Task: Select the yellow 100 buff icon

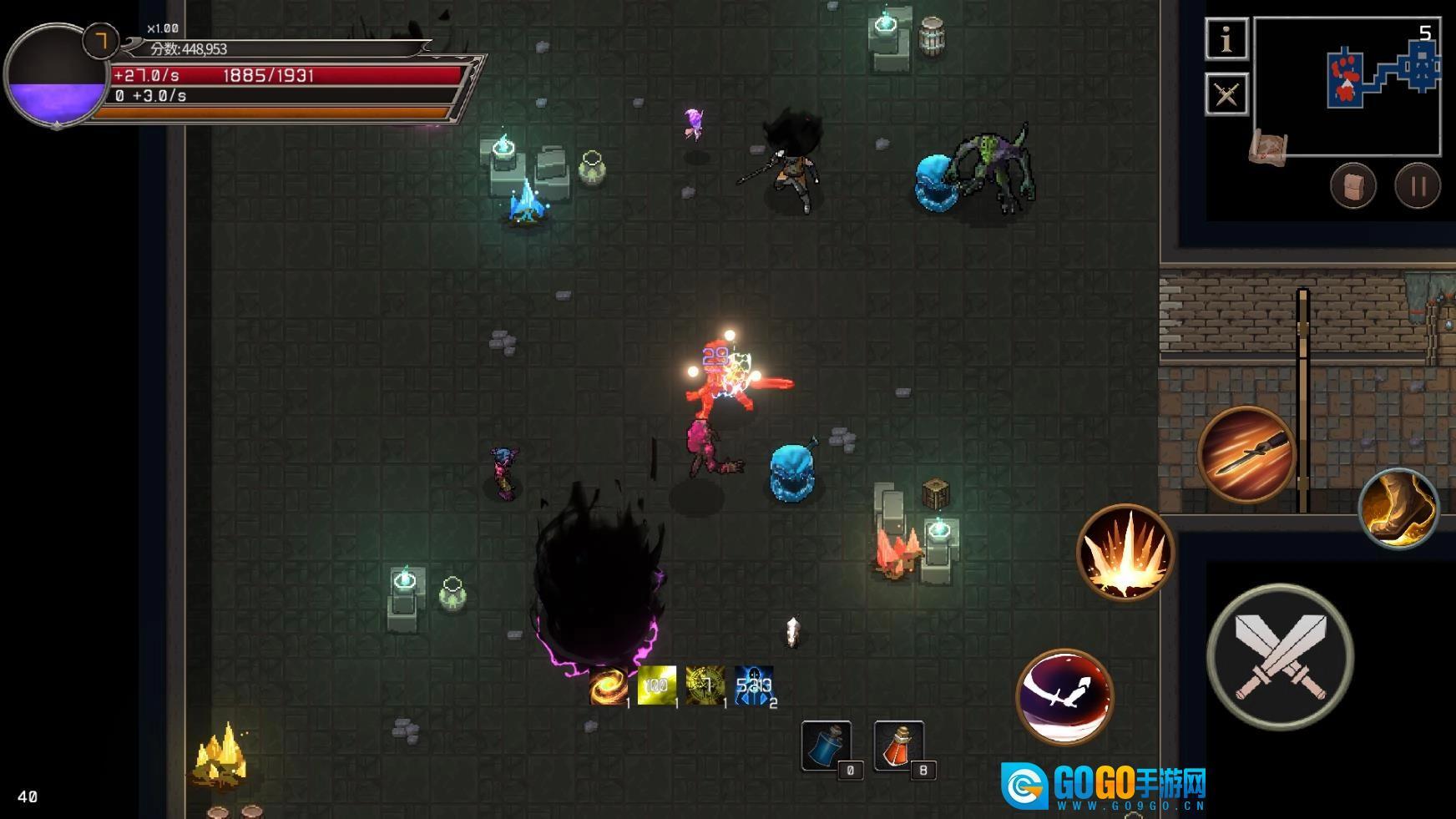Action: [x=656, y=685]
